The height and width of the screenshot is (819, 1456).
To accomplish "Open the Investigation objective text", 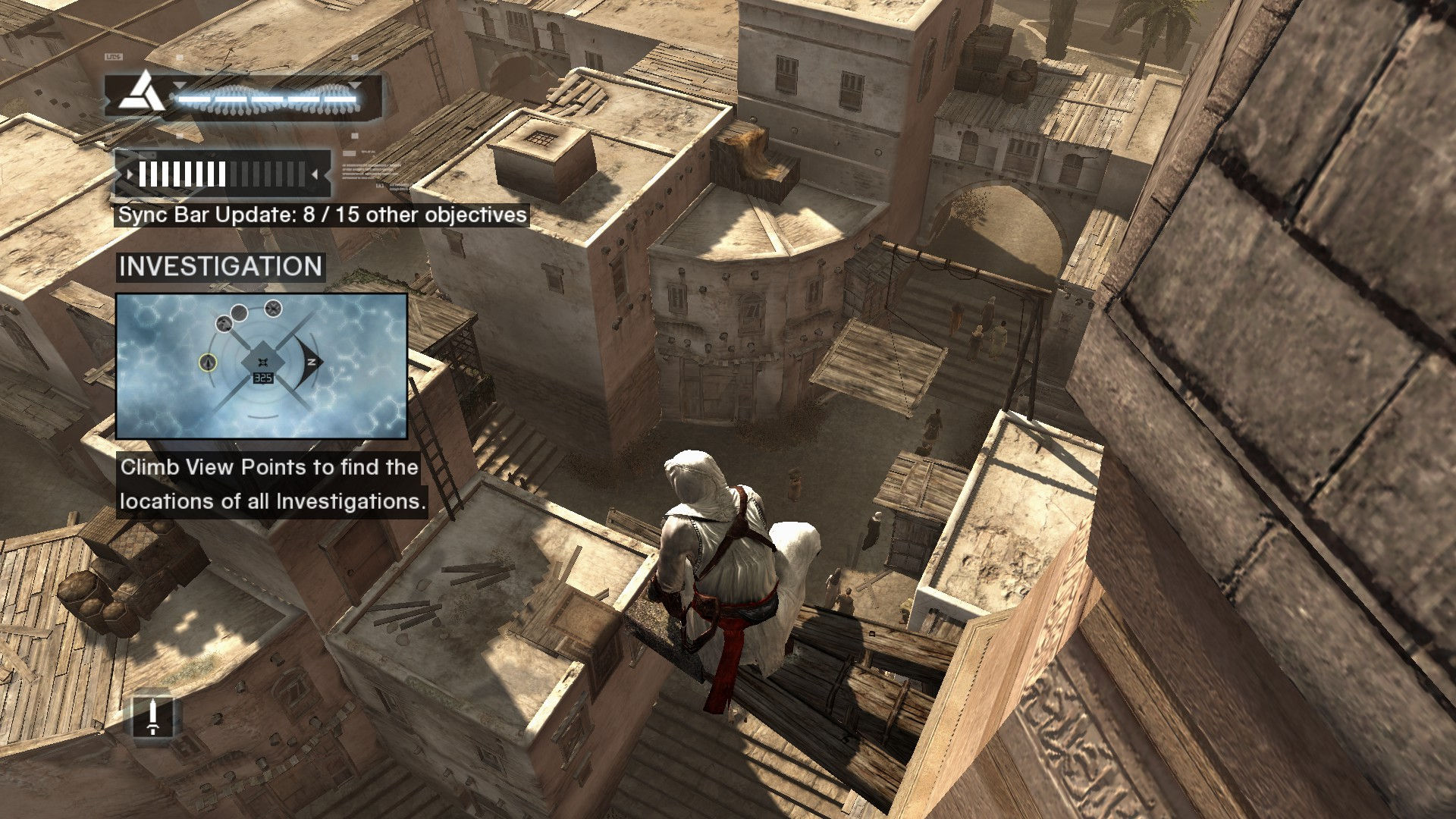I will tap(270, 484).
